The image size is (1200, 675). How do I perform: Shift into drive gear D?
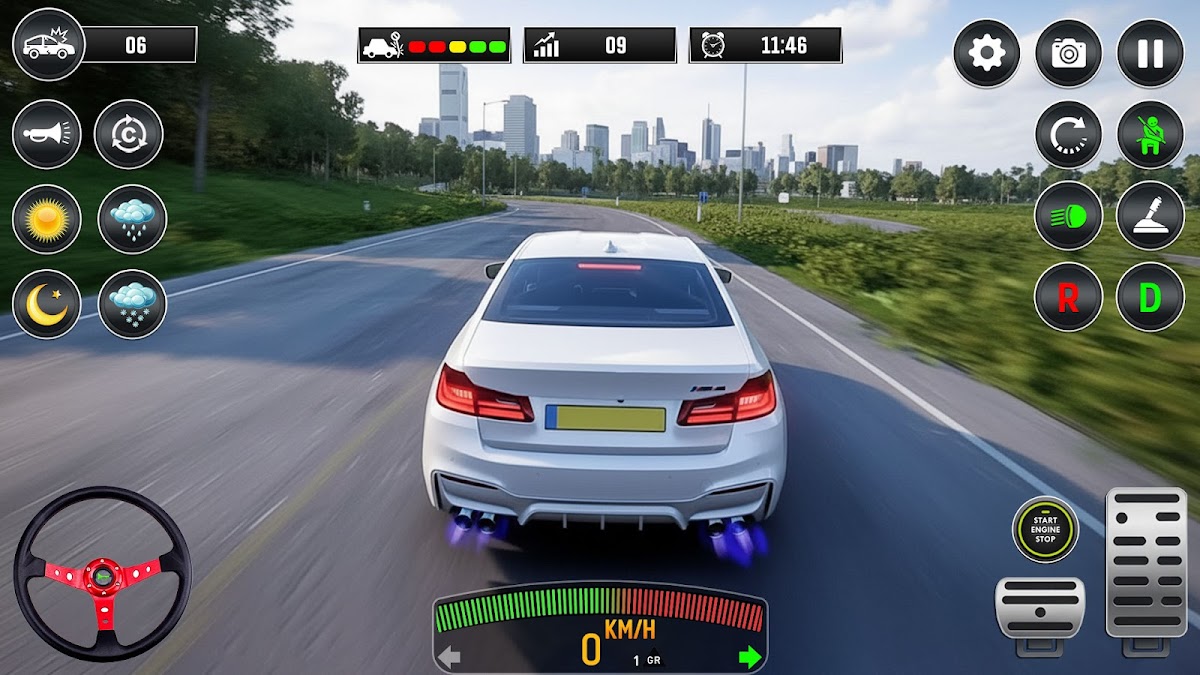pyautogui.click(x=1150, y=297)
